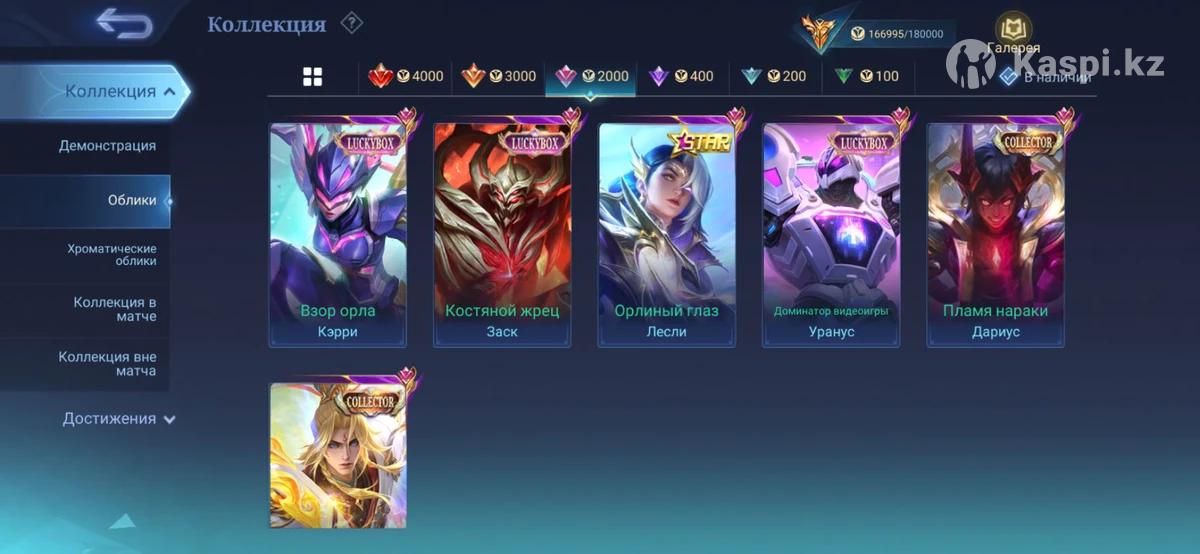This screenshot has width=1200, height=554.
Task: Switch to the 100-point tier tab
Action: 866,76
